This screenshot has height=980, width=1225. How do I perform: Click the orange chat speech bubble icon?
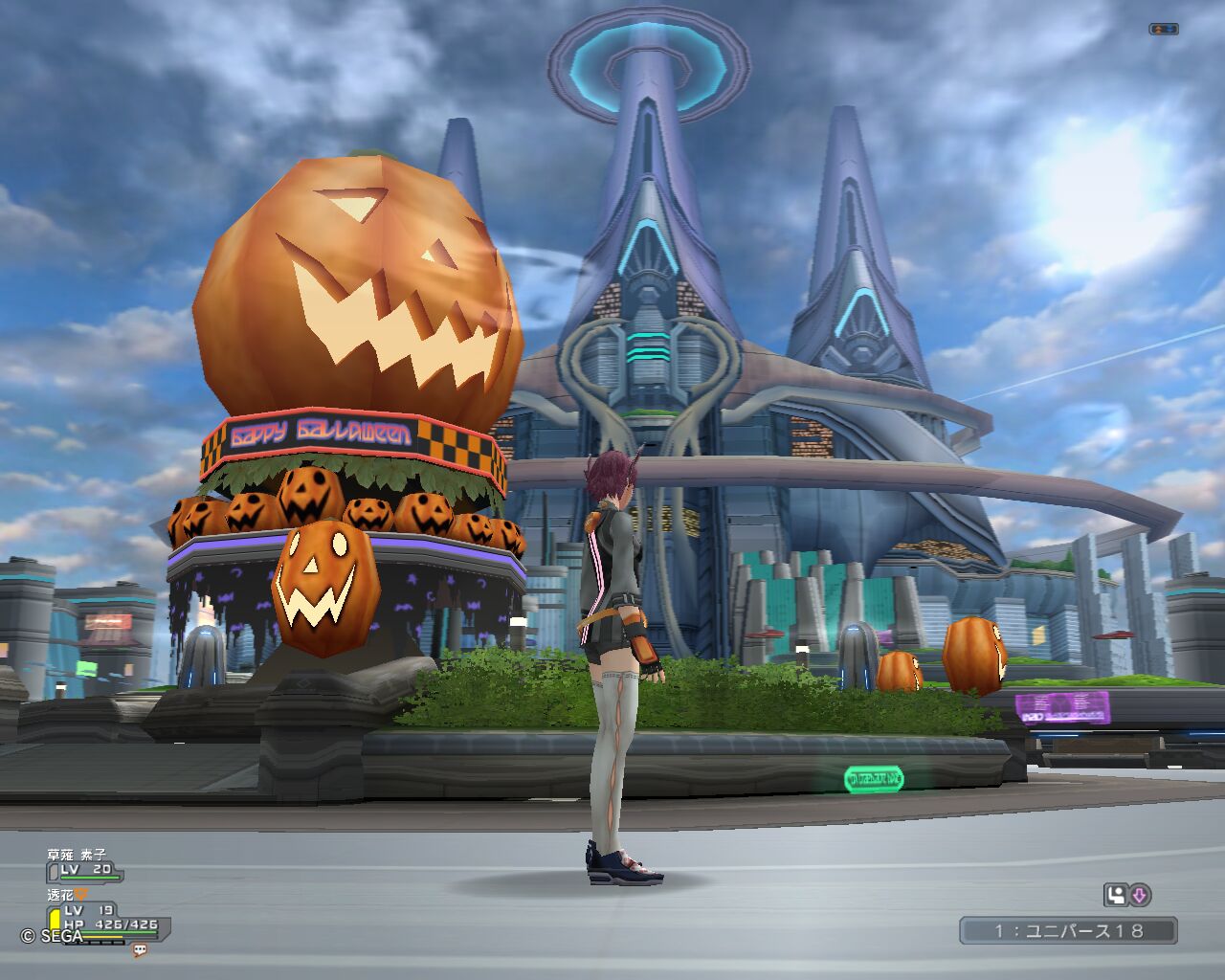click(140, 950)
